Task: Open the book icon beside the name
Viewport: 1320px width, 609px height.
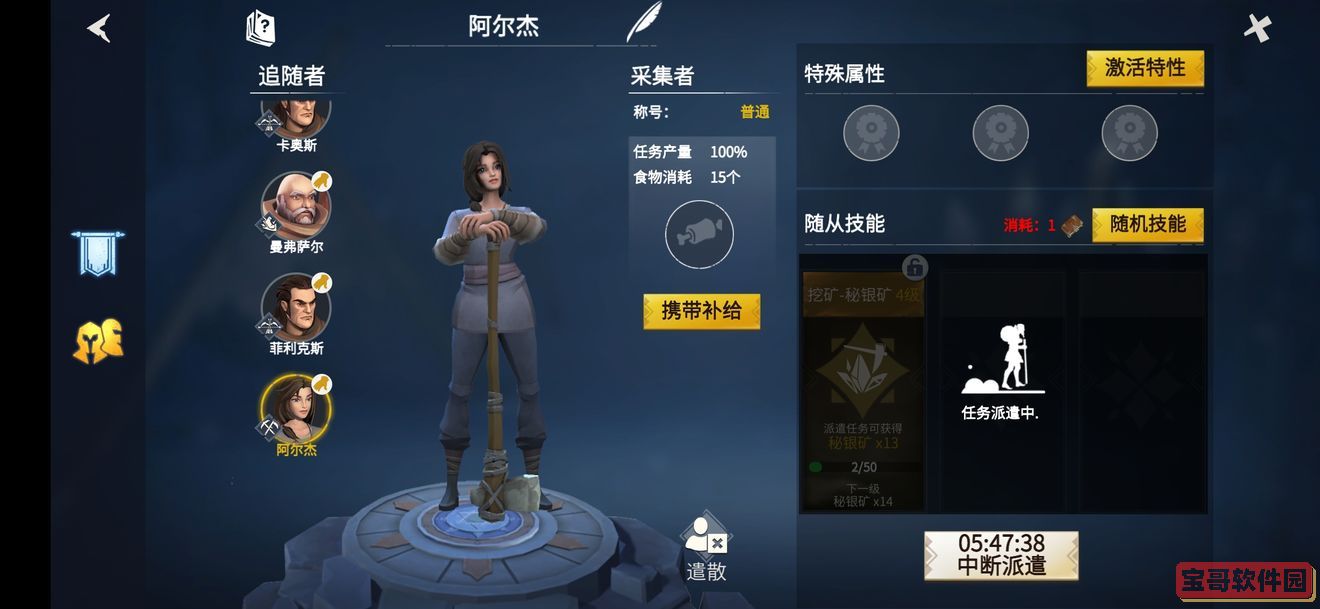Action: tap(260, 27)
